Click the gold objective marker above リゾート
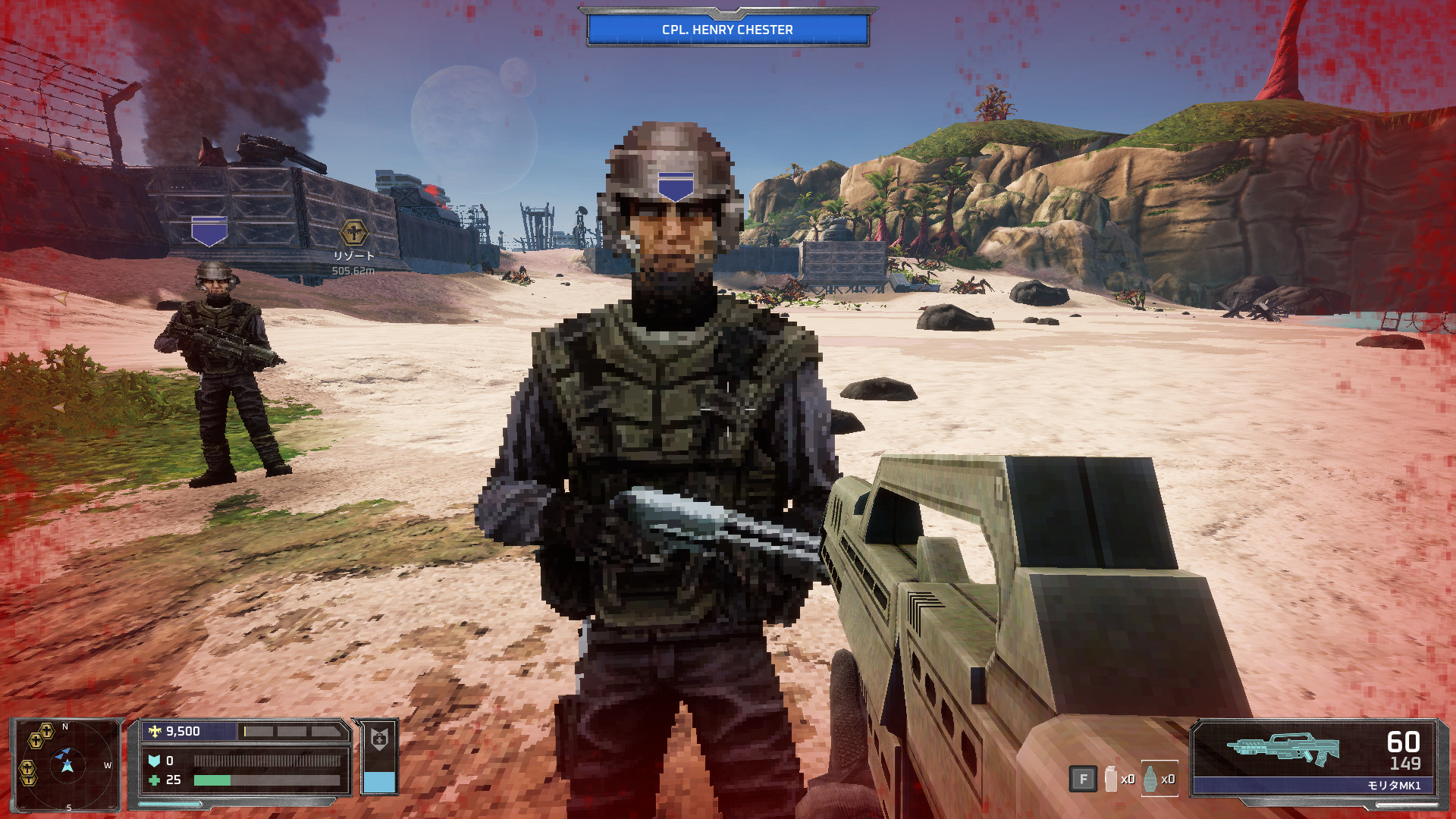Viewport: 1456px width, 819px height. (x=353, y=233)
